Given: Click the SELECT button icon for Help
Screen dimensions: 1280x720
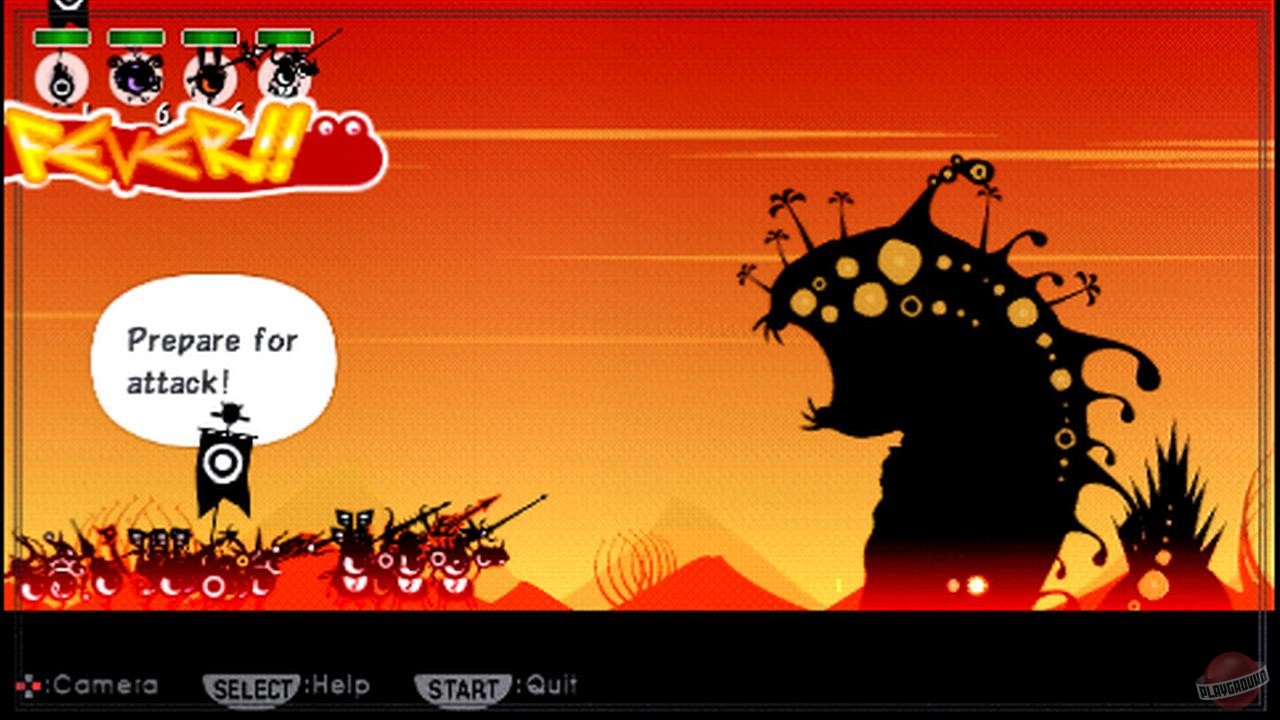Looking at the screenshot, I should [253, 686].
